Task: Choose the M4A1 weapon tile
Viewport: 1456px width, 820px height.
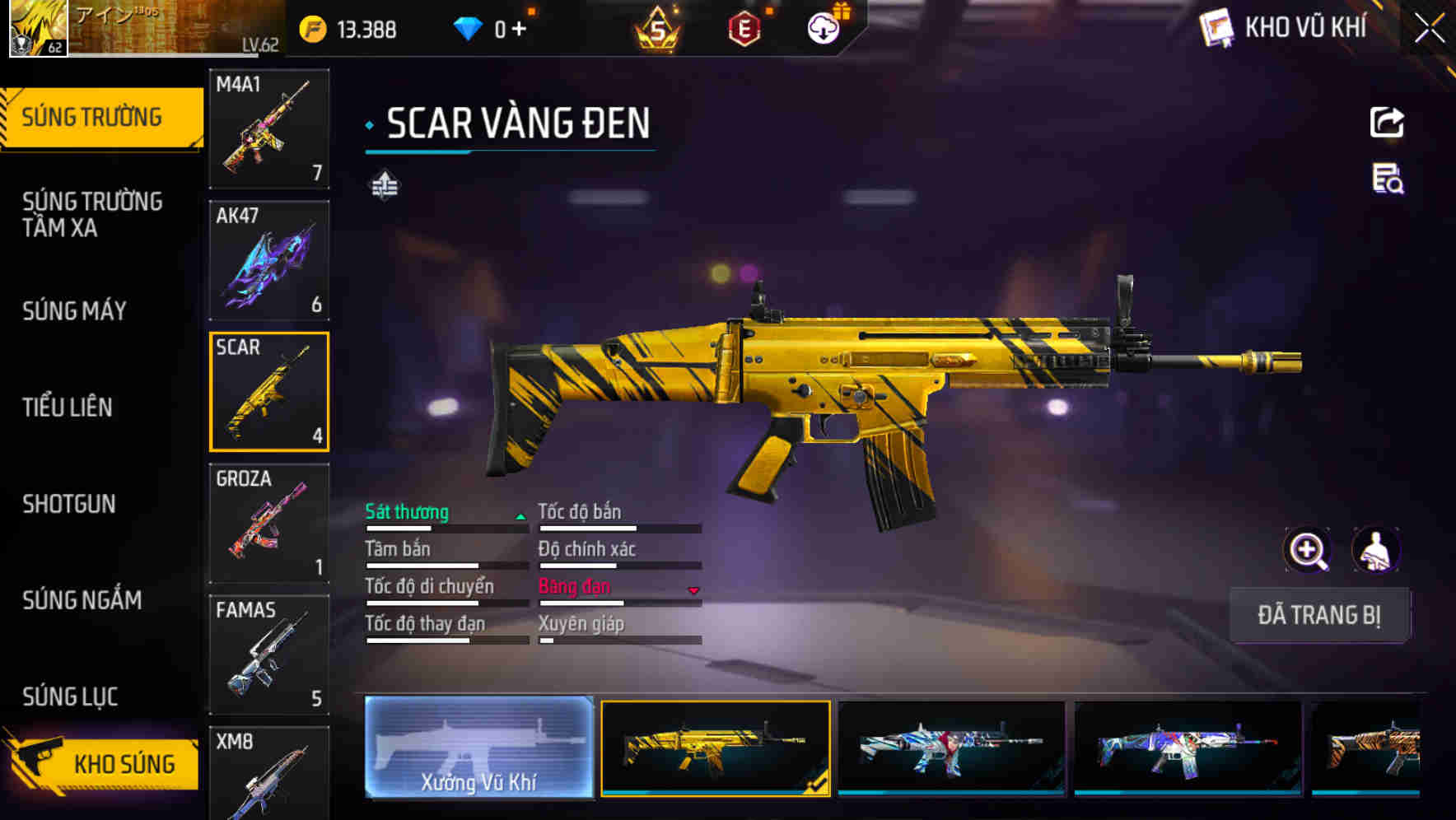Action: pos(269,128)
